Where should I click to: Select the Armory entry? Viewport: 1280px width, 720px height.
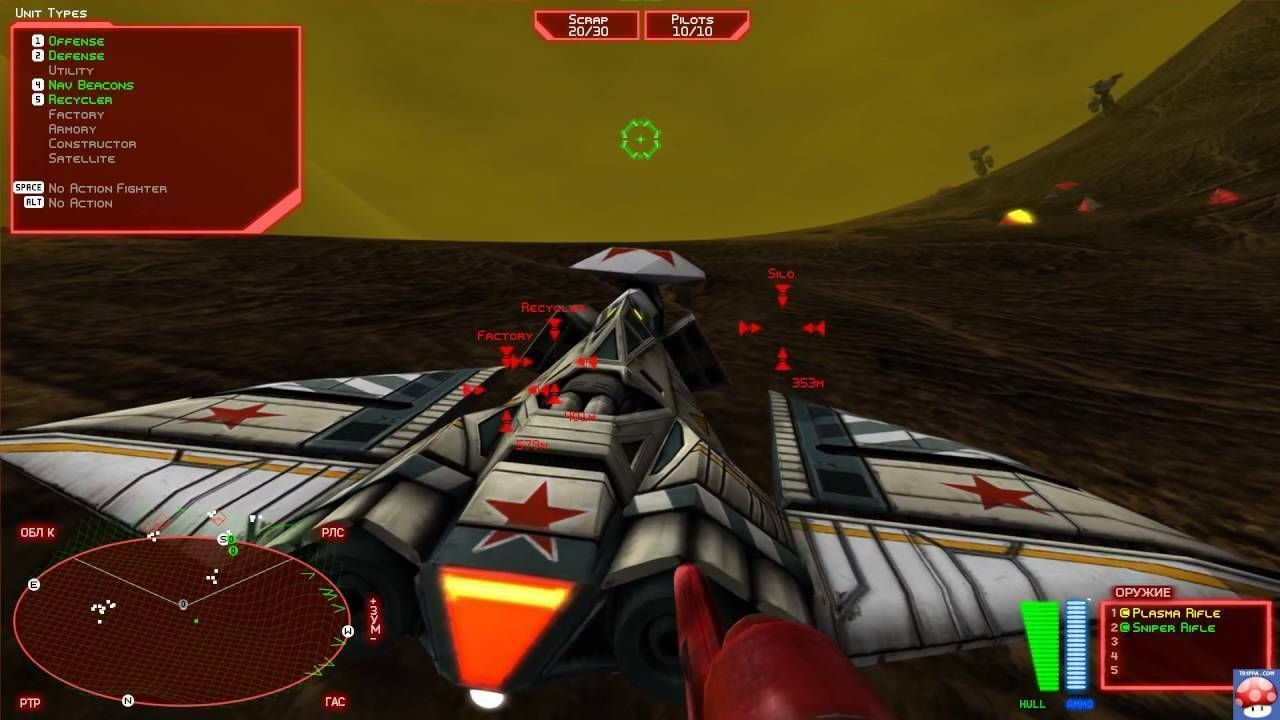tap(72, 129)
